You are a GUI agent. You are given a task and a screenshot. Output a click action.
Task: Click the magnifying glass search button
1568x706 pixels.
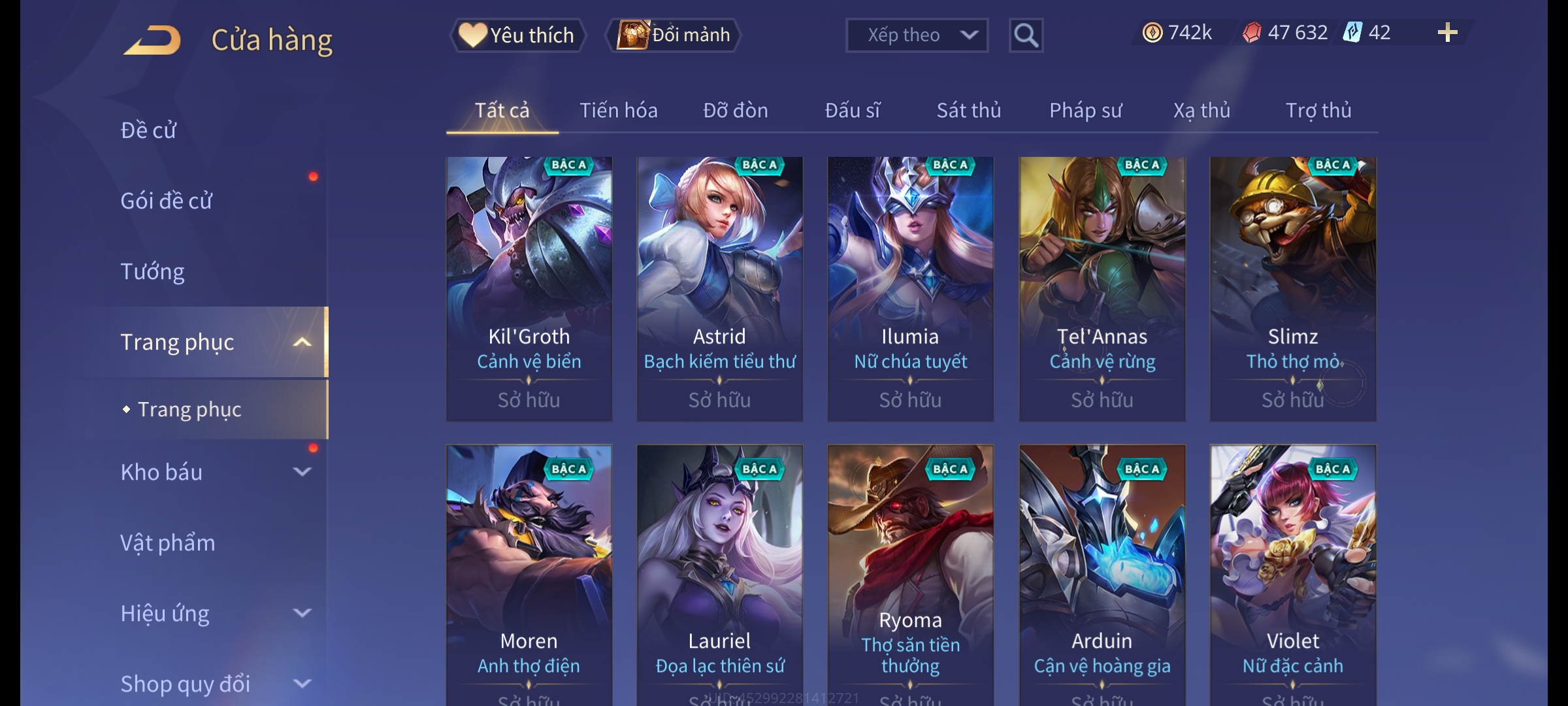pyautogui.click(x=1026, y=35)
